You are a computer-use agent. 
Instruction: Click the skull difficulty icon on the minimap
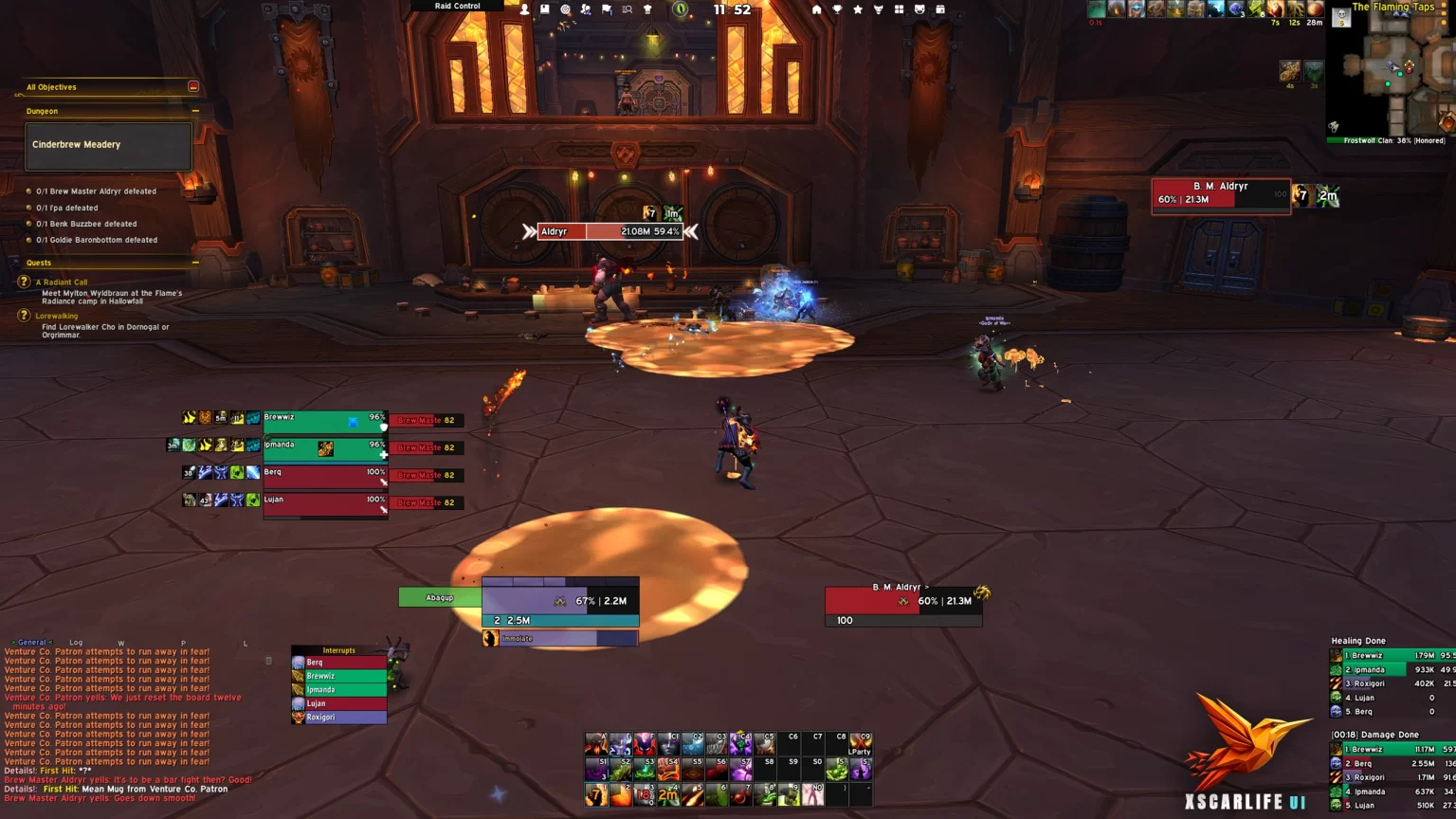[x=1341, y=15]
